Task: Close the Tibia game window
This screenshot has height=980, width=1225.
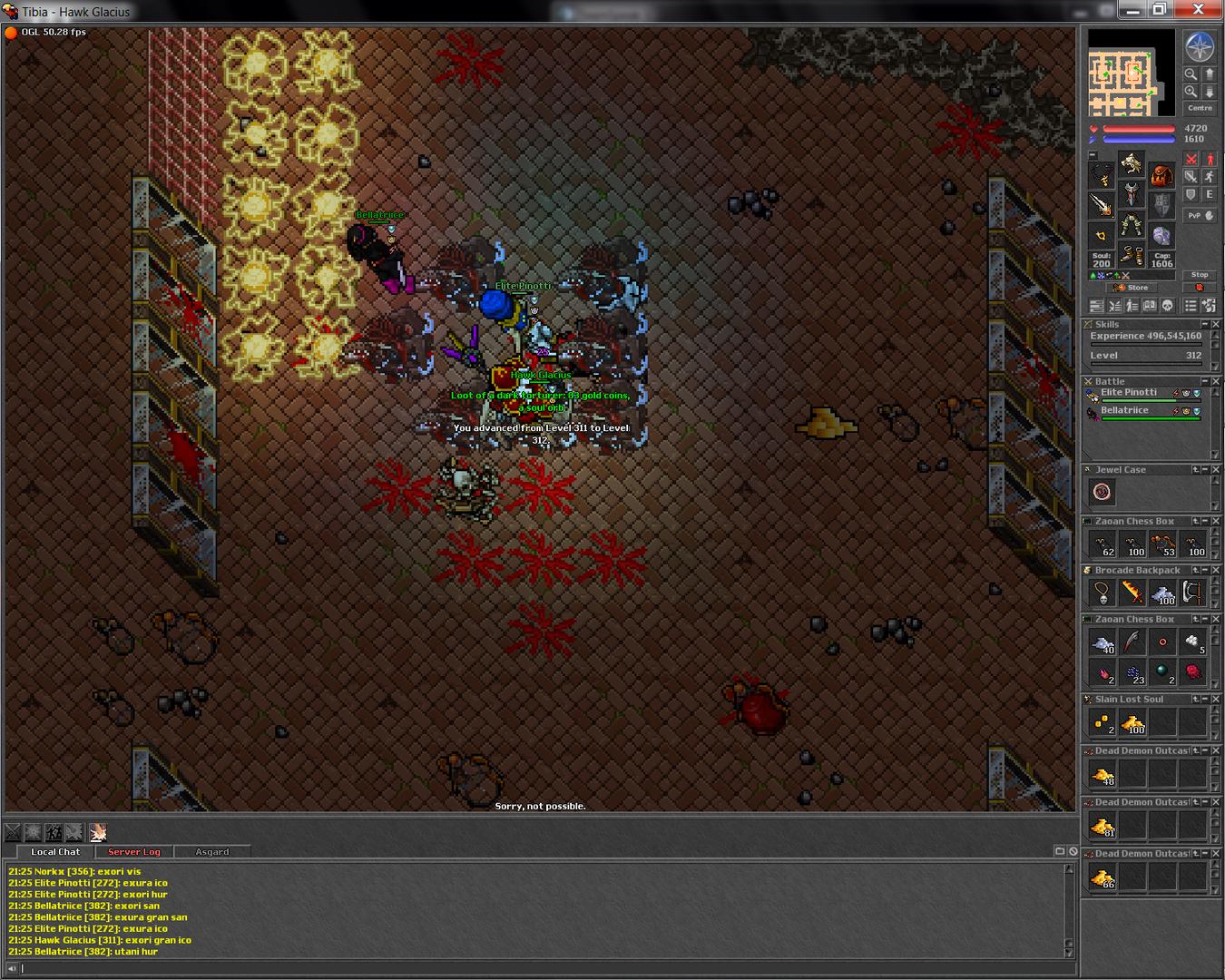Action: pos(1198,10)
